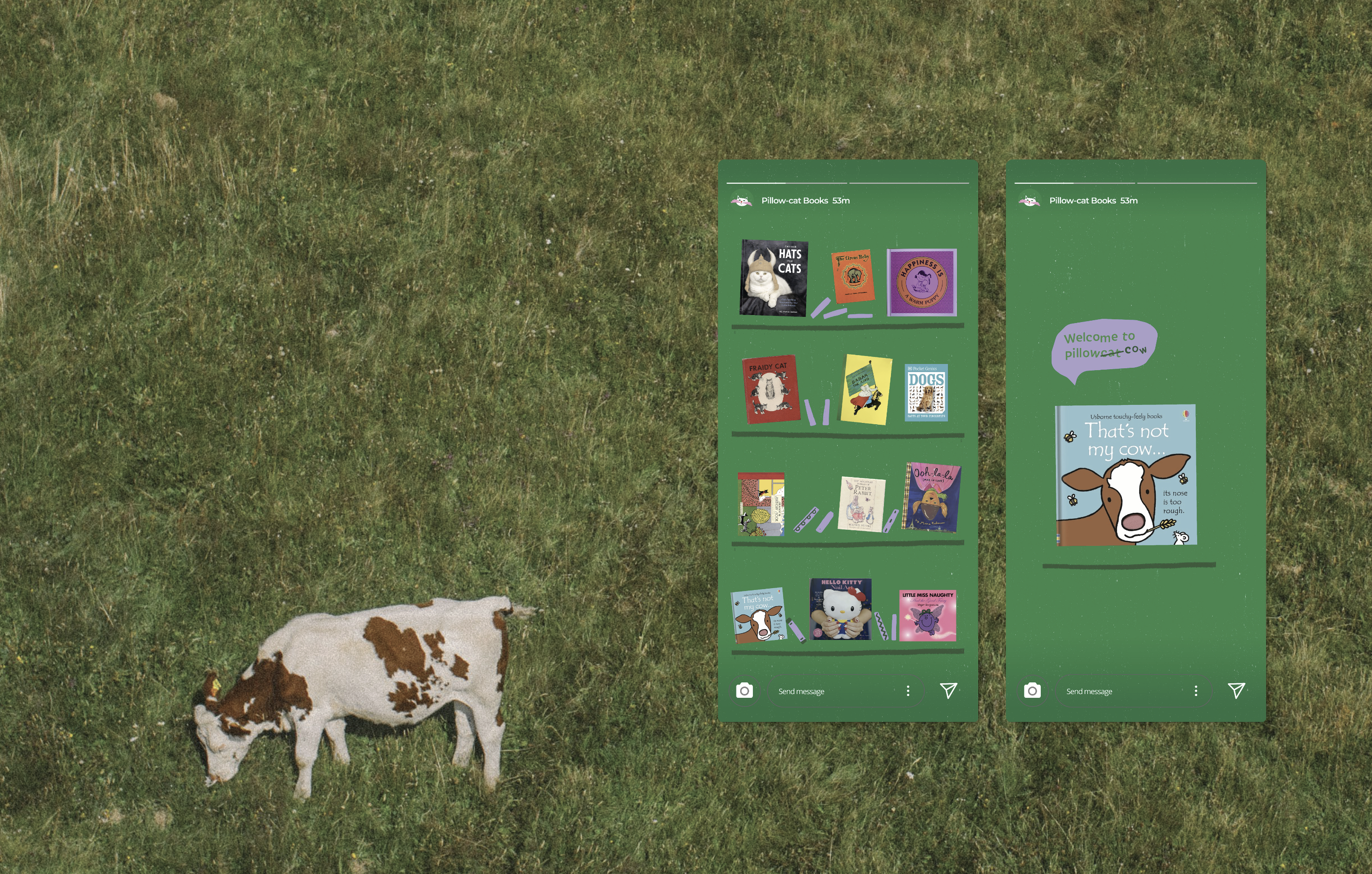
Task: Click the small That's not my cow book on the bookshelf
Action: (759, 616)
